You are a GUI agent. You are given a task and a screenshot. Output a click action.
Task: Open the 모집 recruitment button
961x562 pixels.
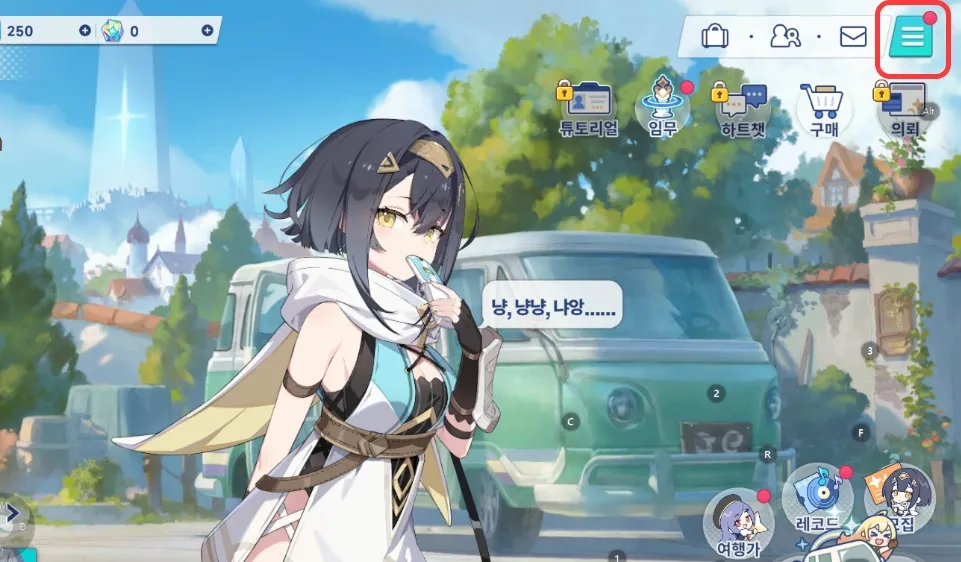(898, 498)
